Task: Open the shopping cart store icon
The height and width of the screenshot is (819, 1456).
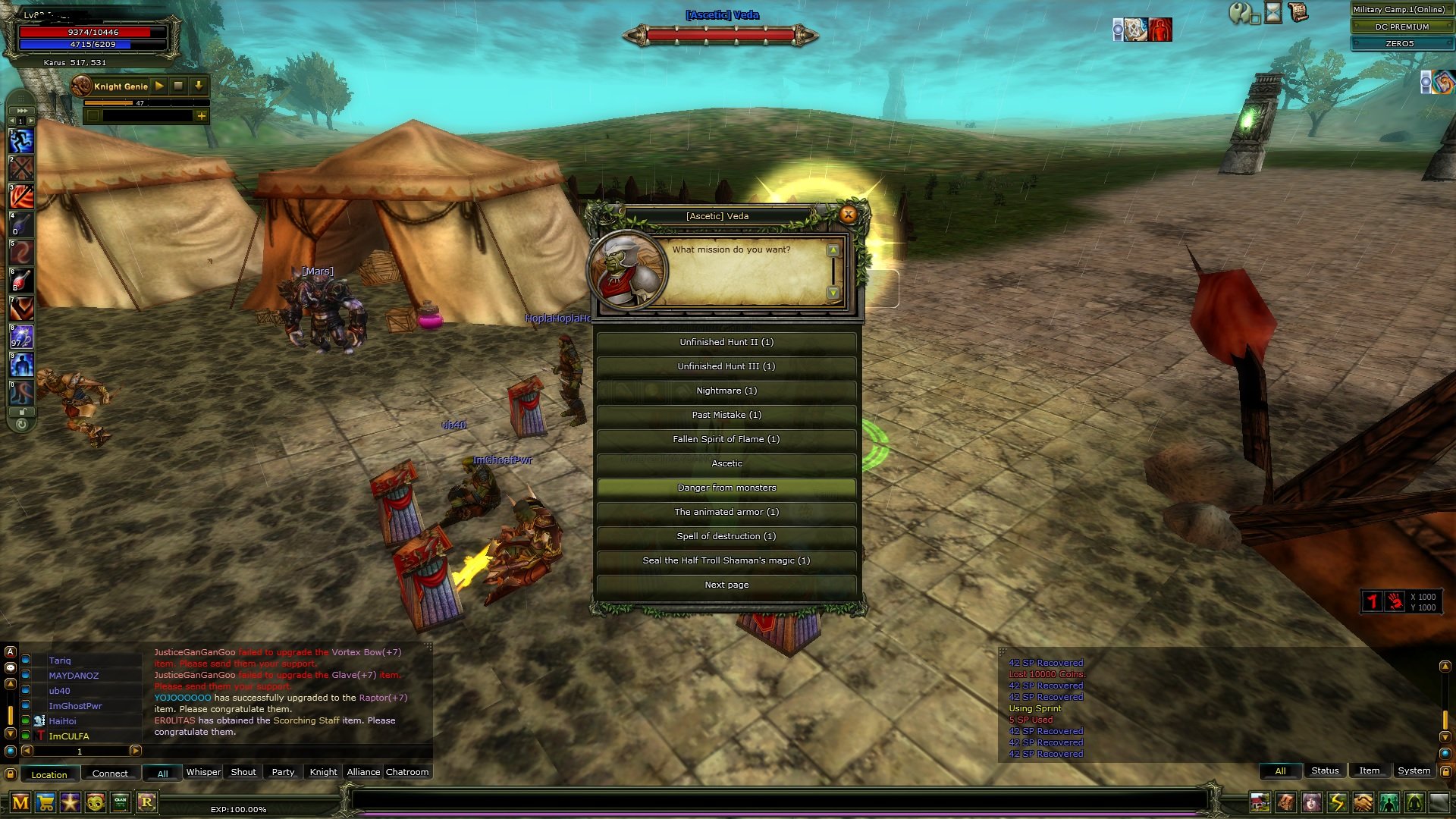Action: pos(45,802)
